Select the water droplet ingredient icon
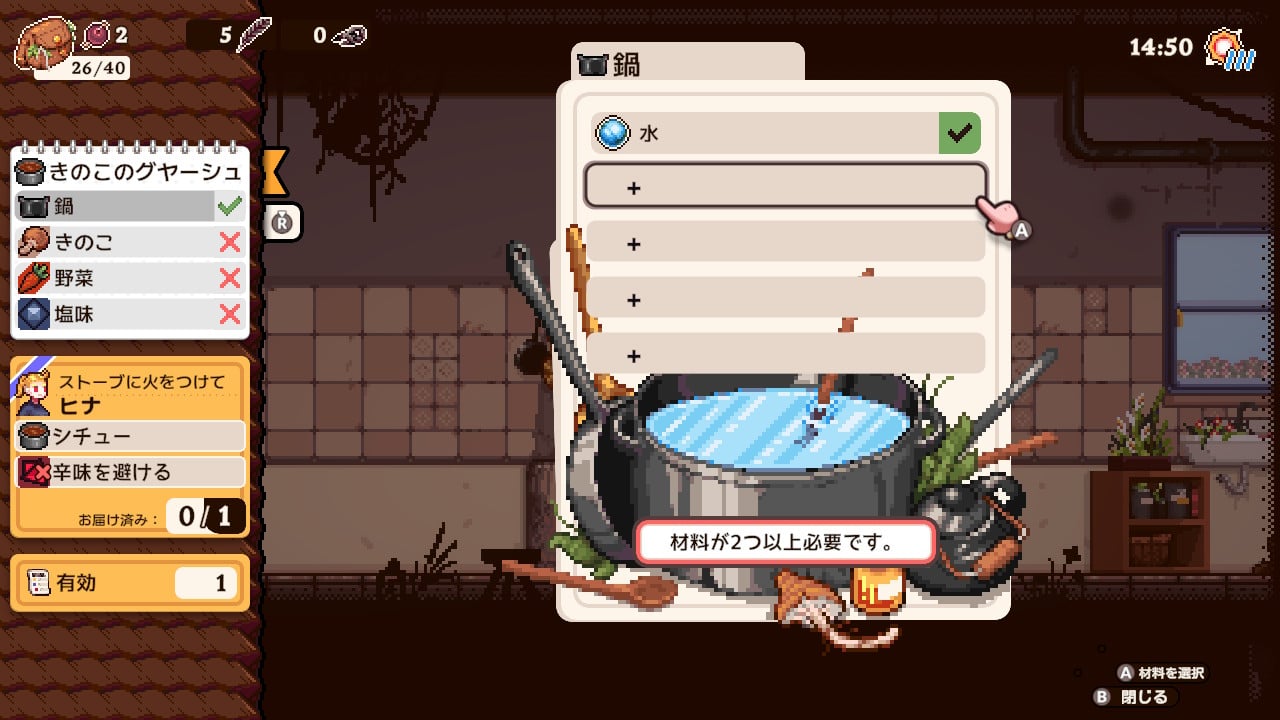Screen dimensions: 1280x720 click(x=614, y=132)
